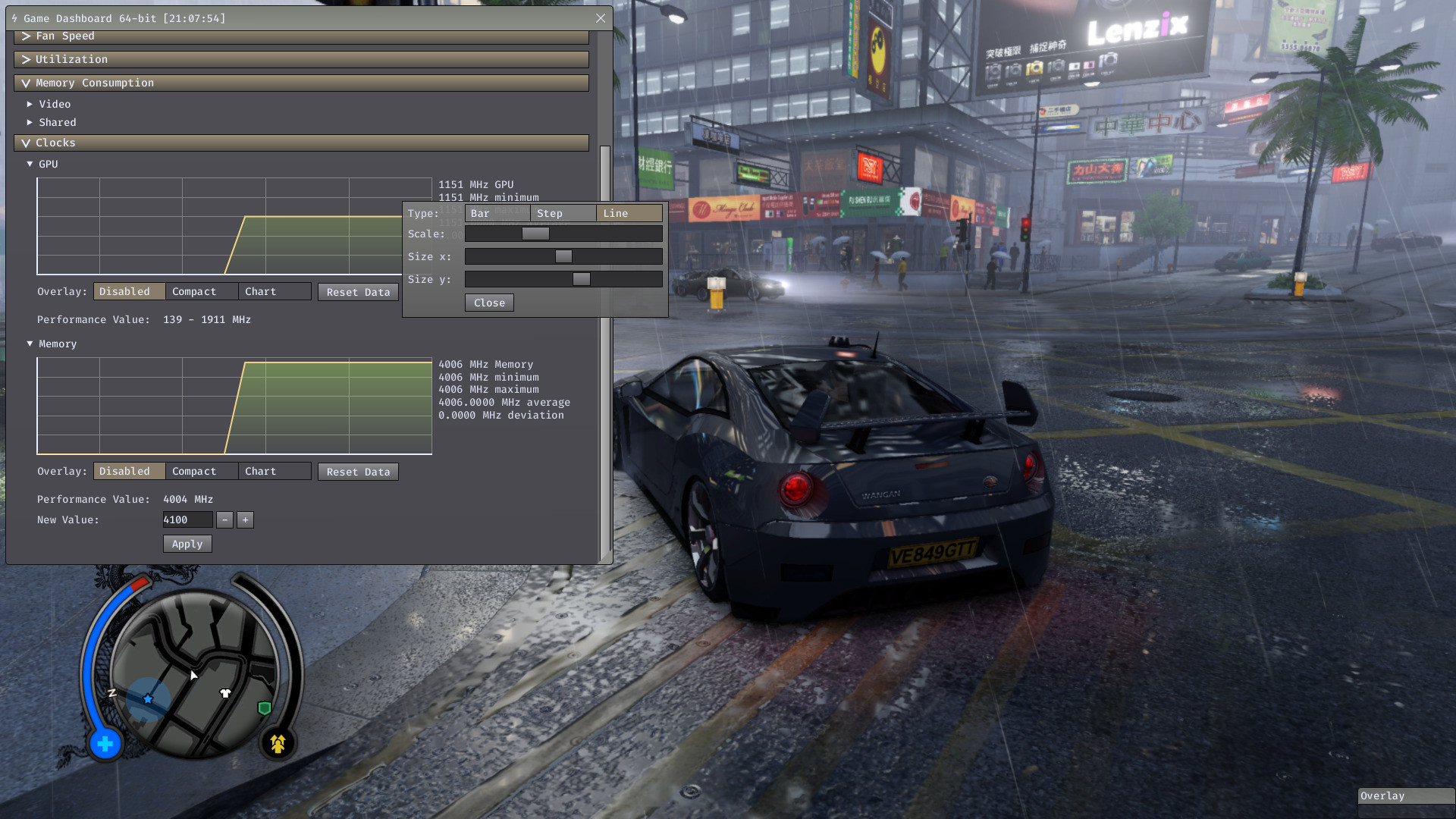The width and height of the screenshot is (1456, 819).
Task: Click the clothing shop shirt icon on the minimap
Action: click(225, 692)
